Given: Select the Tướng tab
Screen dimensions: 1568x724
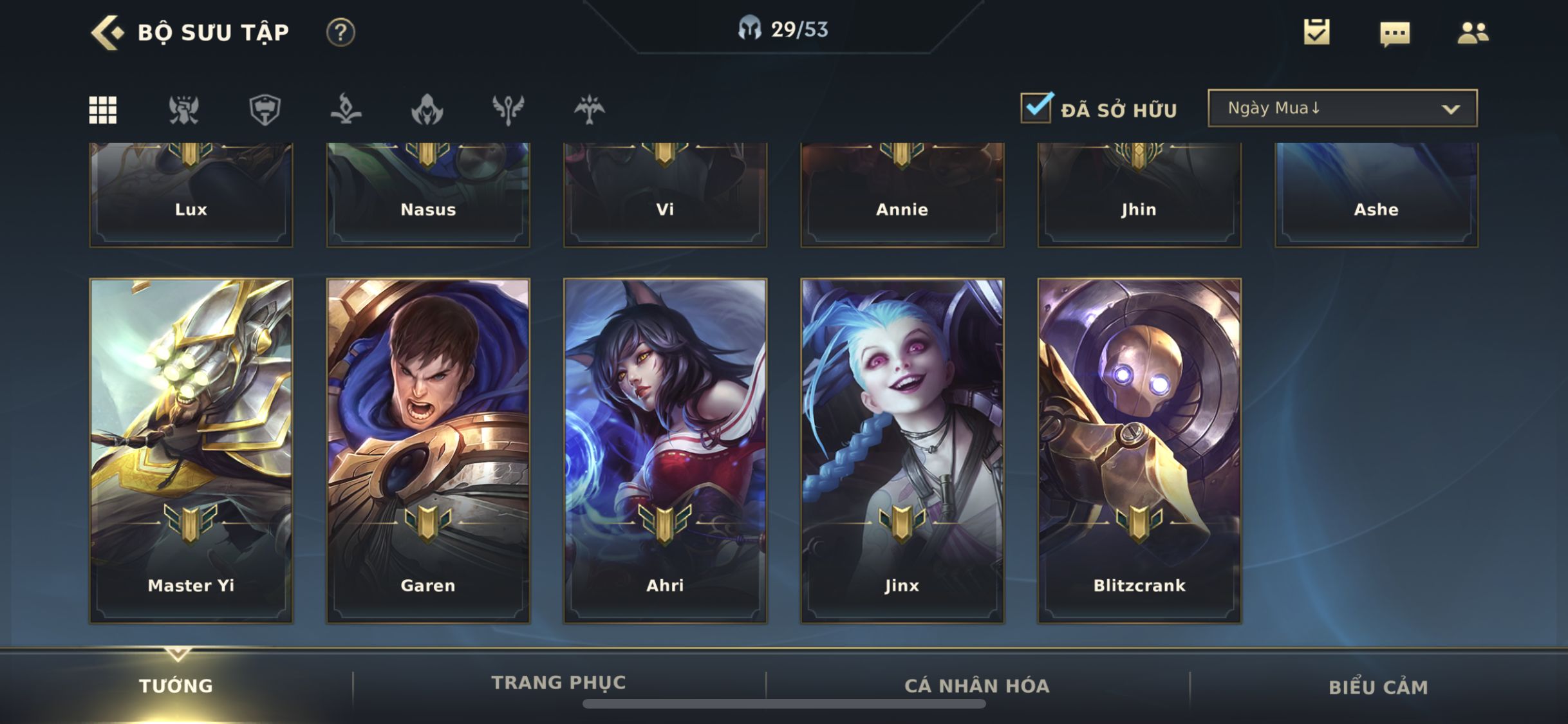Looking at the screenshot, I should [176, 686].
